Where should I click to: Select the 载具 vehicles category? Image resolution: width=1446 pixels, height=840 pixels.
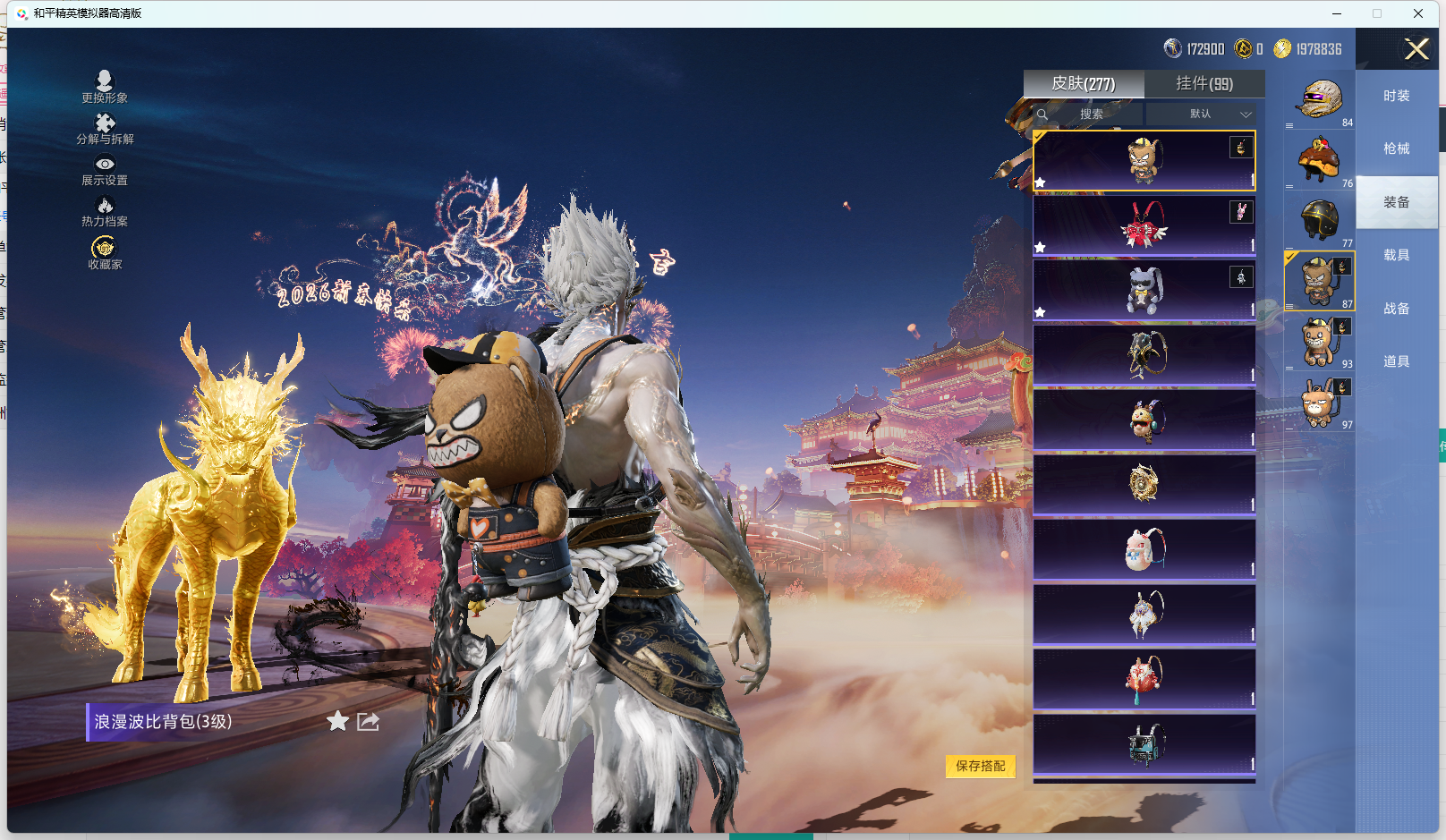1396,255
